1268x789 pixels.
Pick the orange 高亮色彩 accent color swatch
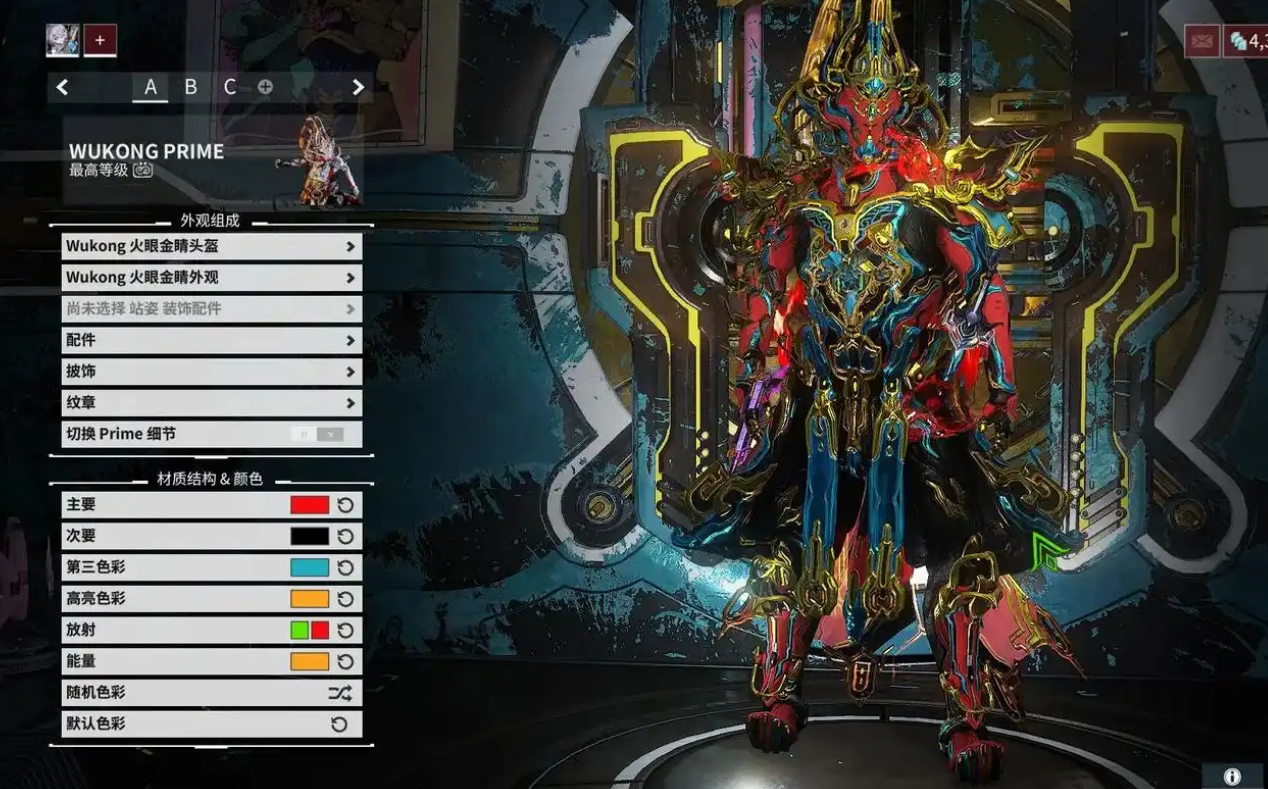[309, 599]
